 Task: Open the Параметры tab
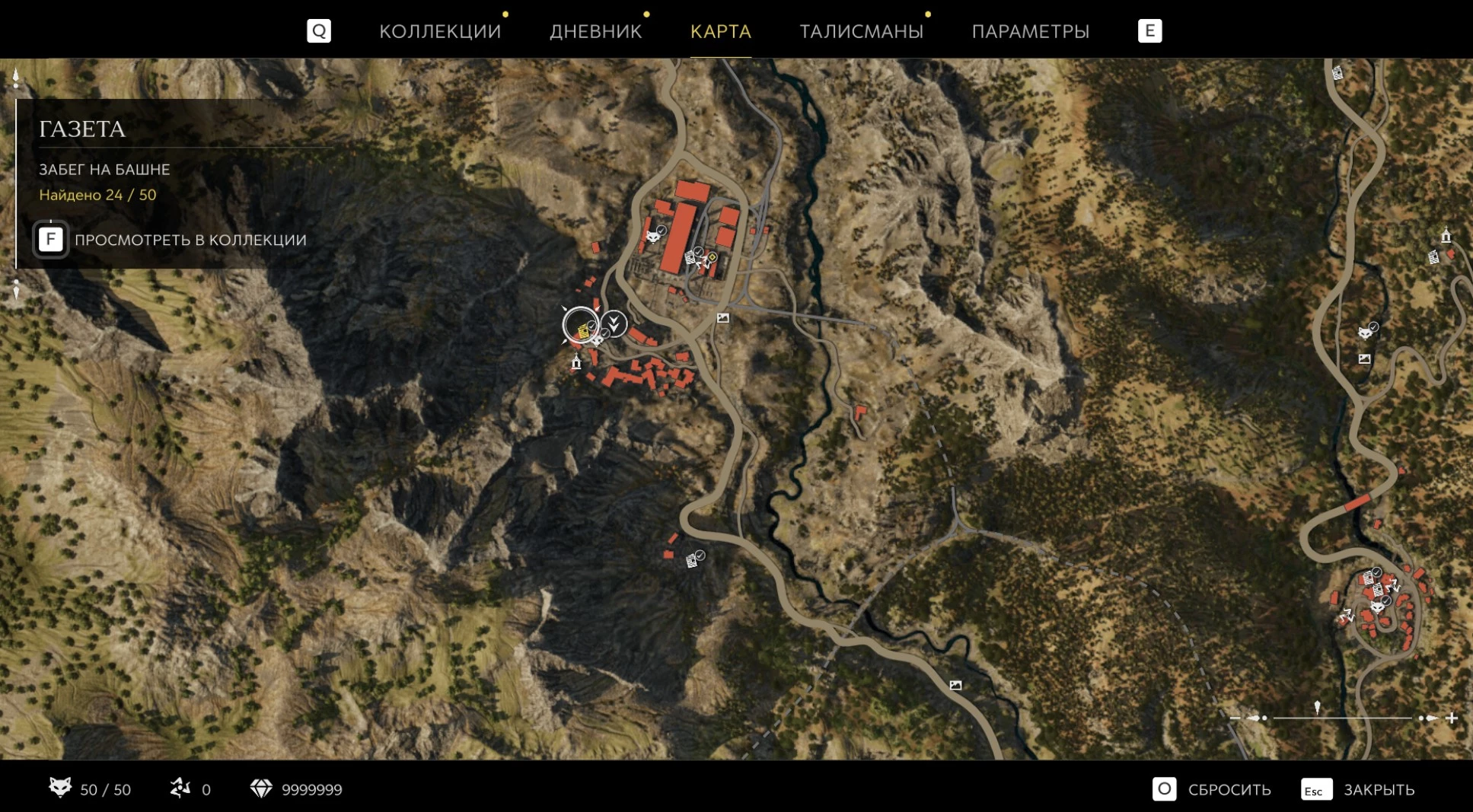pos(1030,31)
